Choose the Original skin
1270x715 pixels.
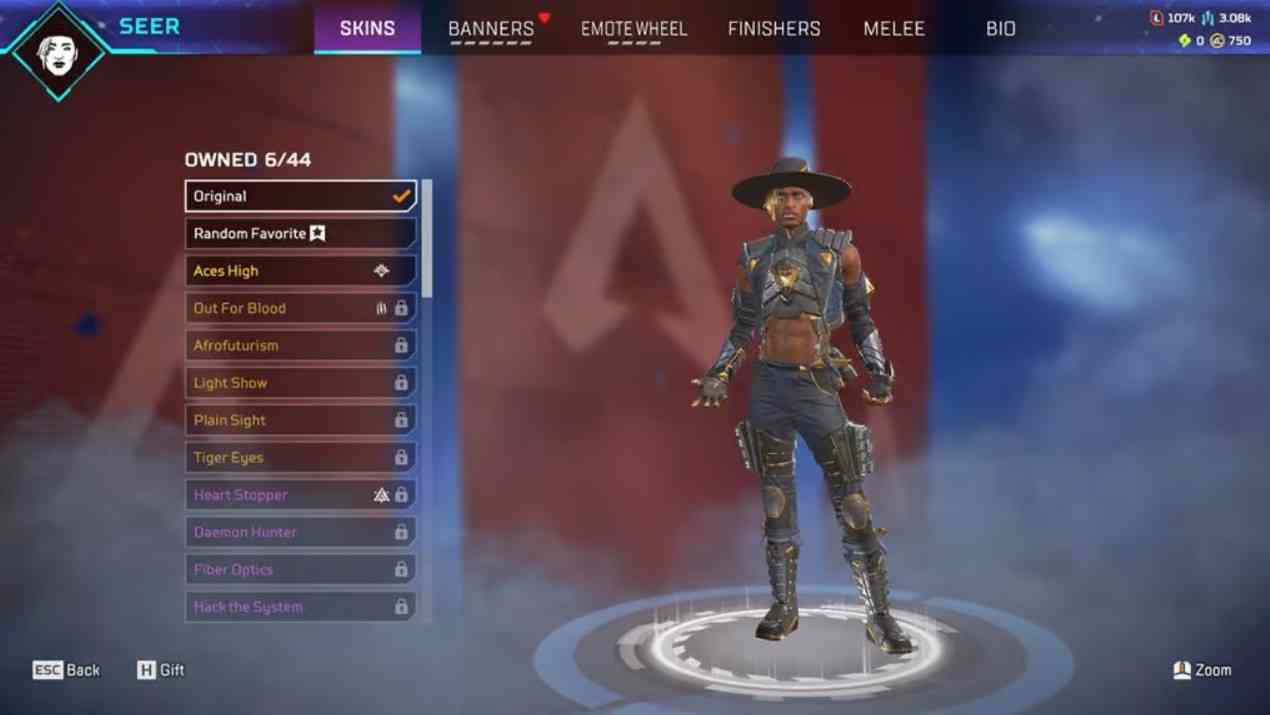pyautogui.click(x=300, y=196)
